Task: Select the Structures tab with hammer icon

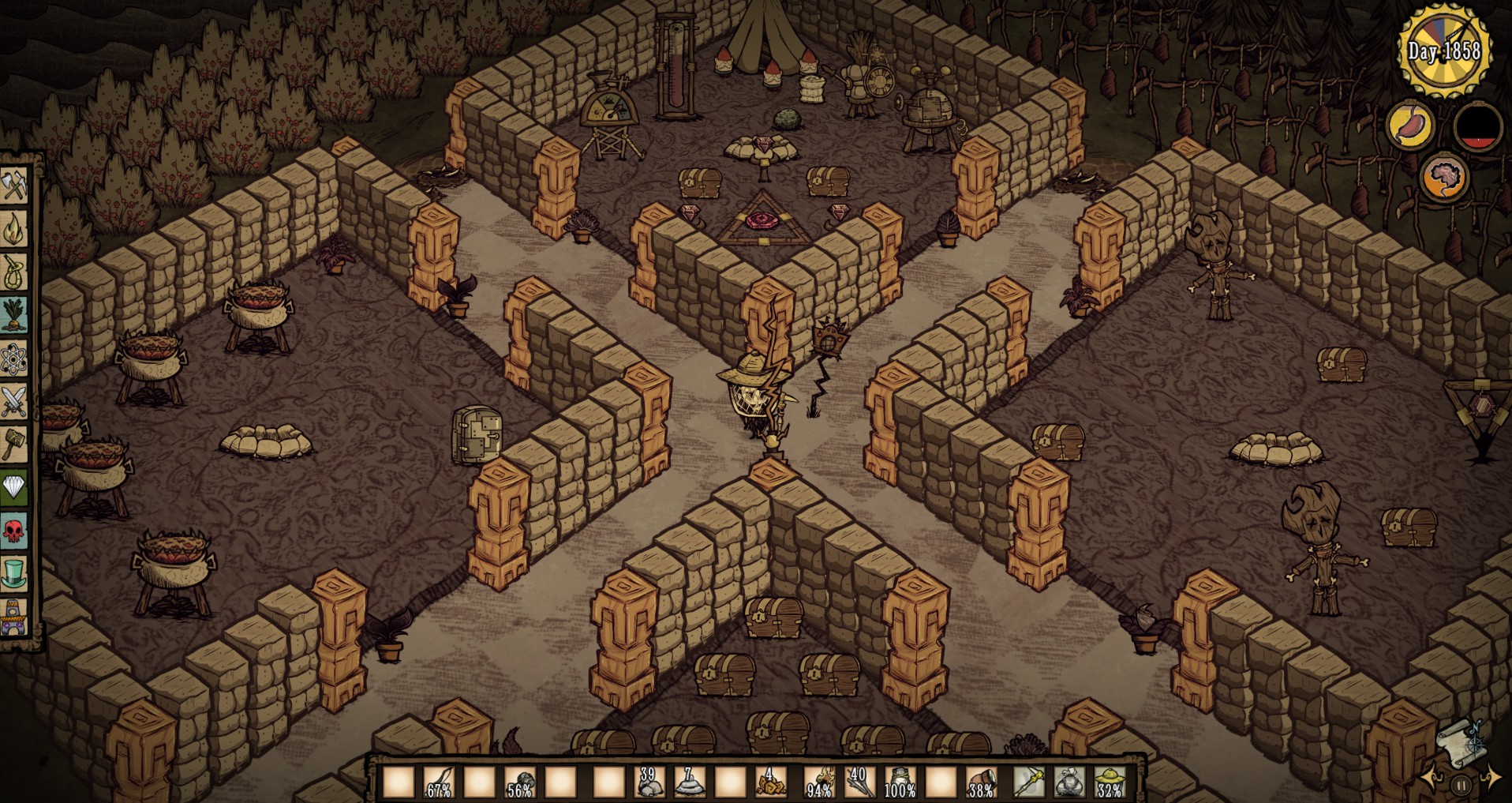Action: (x=14, y=445)
